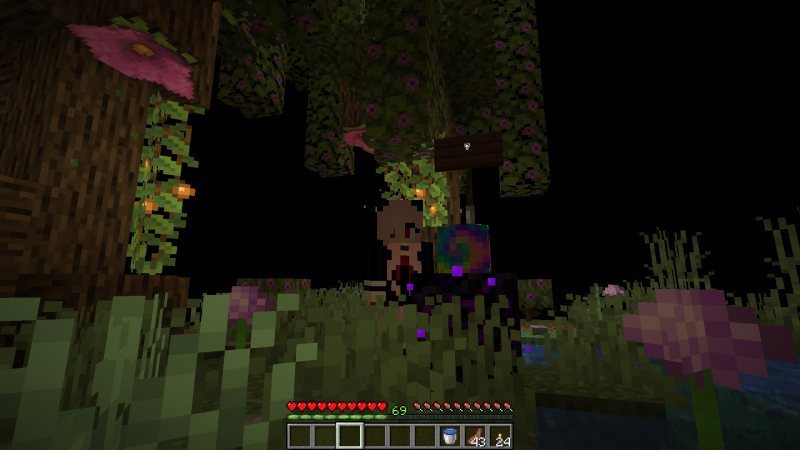This screenshot has height=450, width=800.
Task: Select the water bucket hotbar slot
Action: (x=450, y=436)
